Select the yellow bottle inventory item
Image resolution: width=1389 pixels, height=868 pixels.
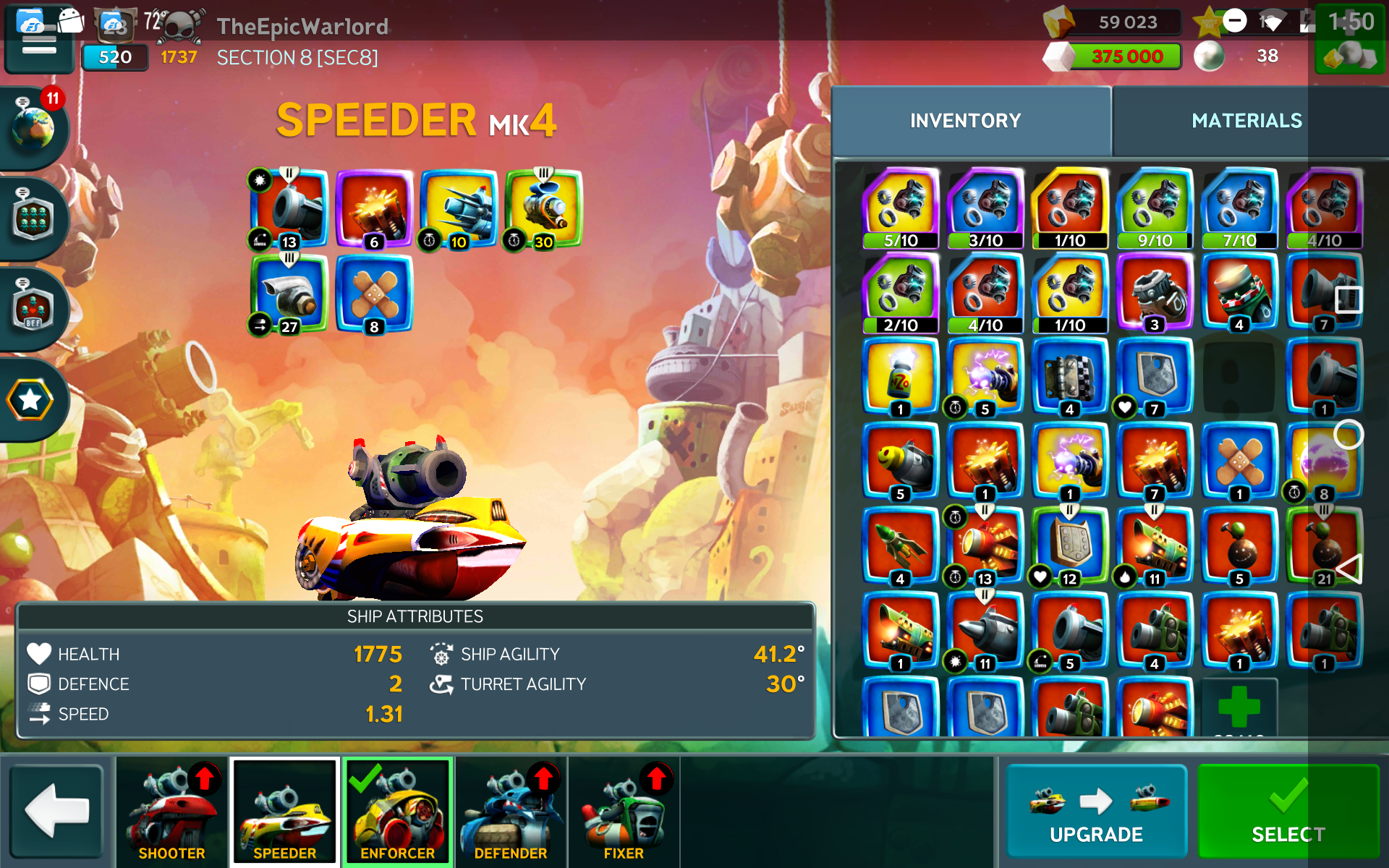pyautogui.click(x=901, y=376)
